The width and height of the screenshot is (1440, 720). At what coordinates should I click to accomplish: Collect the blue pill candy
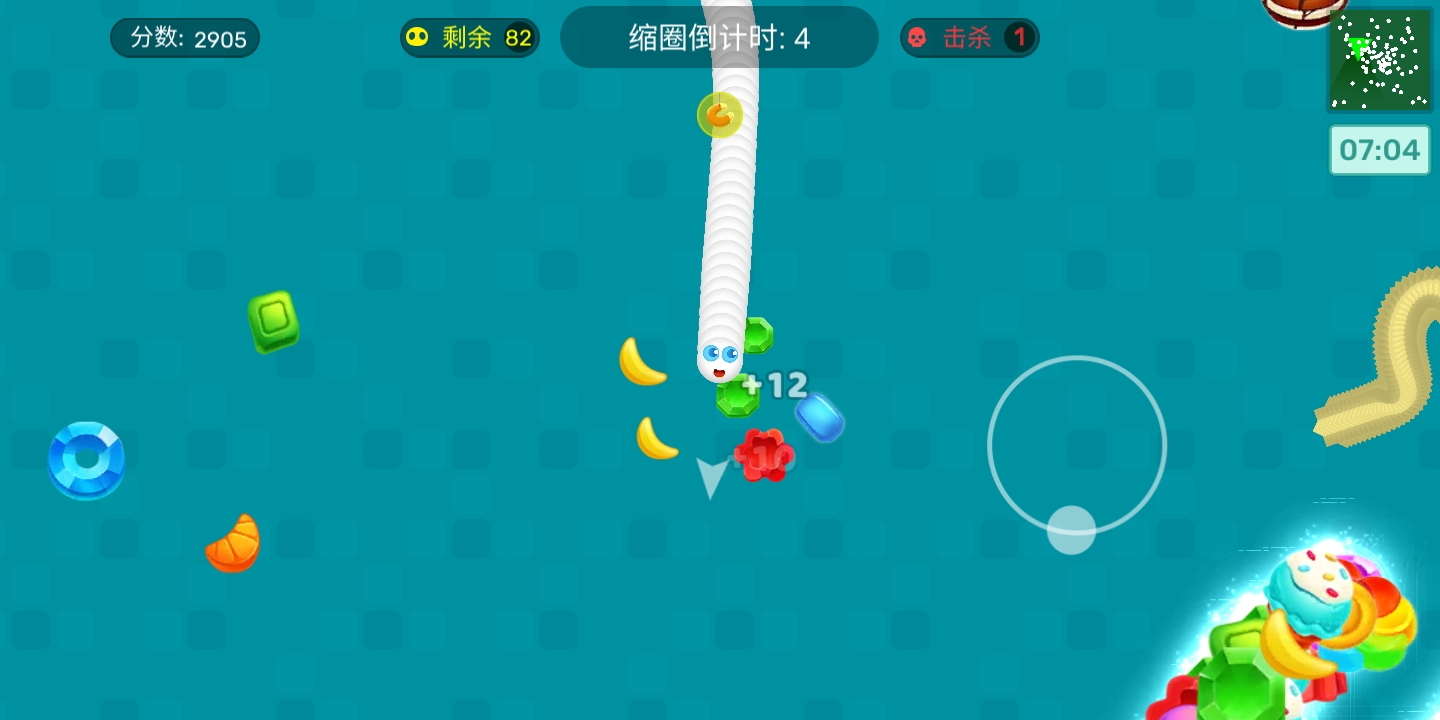tap(822, 419)
